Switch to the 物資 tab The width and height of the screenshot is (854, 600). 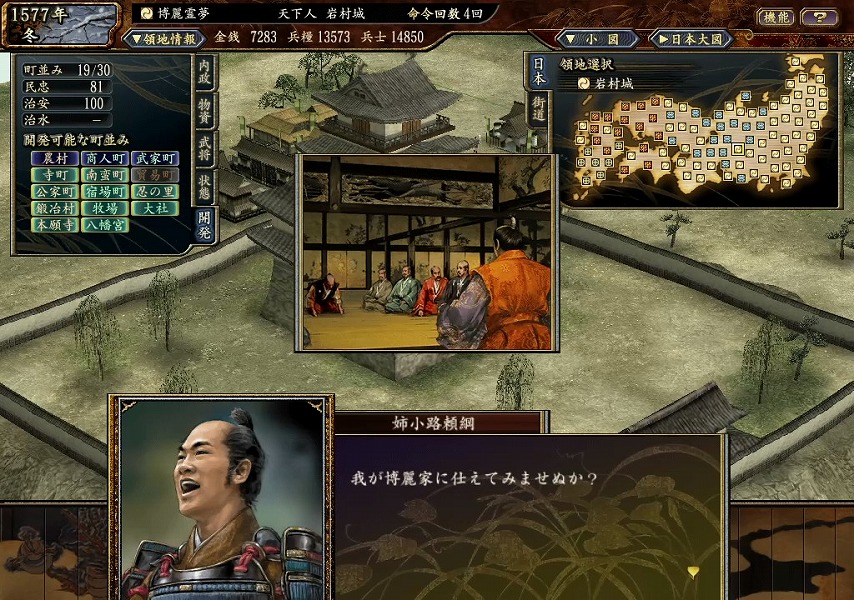pos(204,109)
